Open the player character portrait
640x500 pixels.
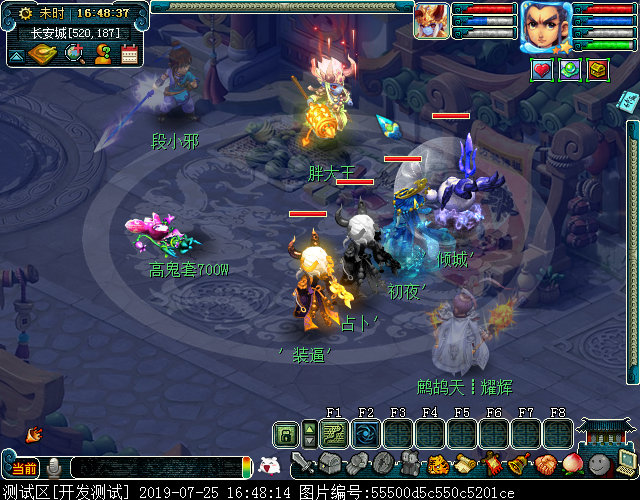[545, 26]
